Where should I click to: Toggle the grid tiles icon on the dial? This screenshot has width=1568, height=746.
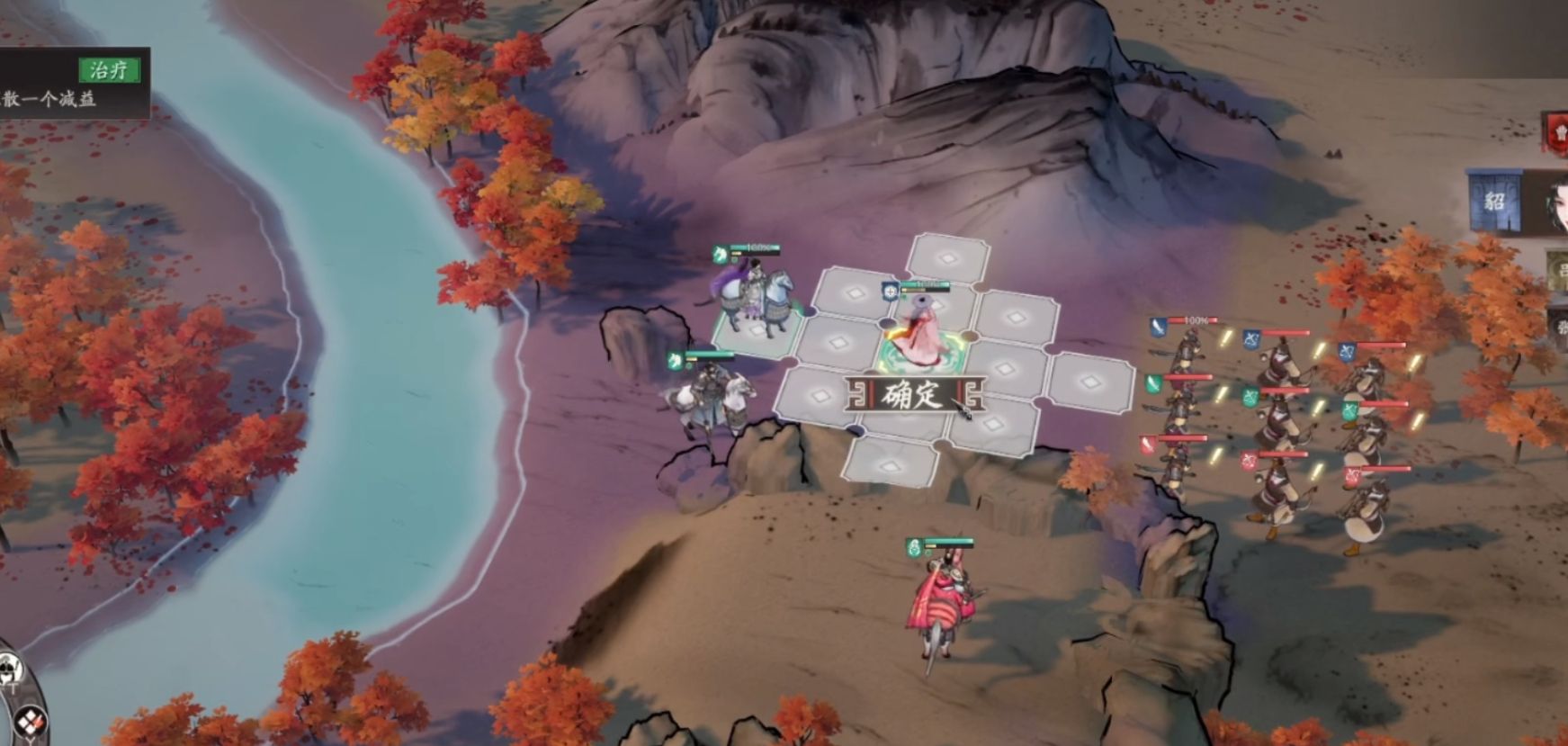[30, 721]
